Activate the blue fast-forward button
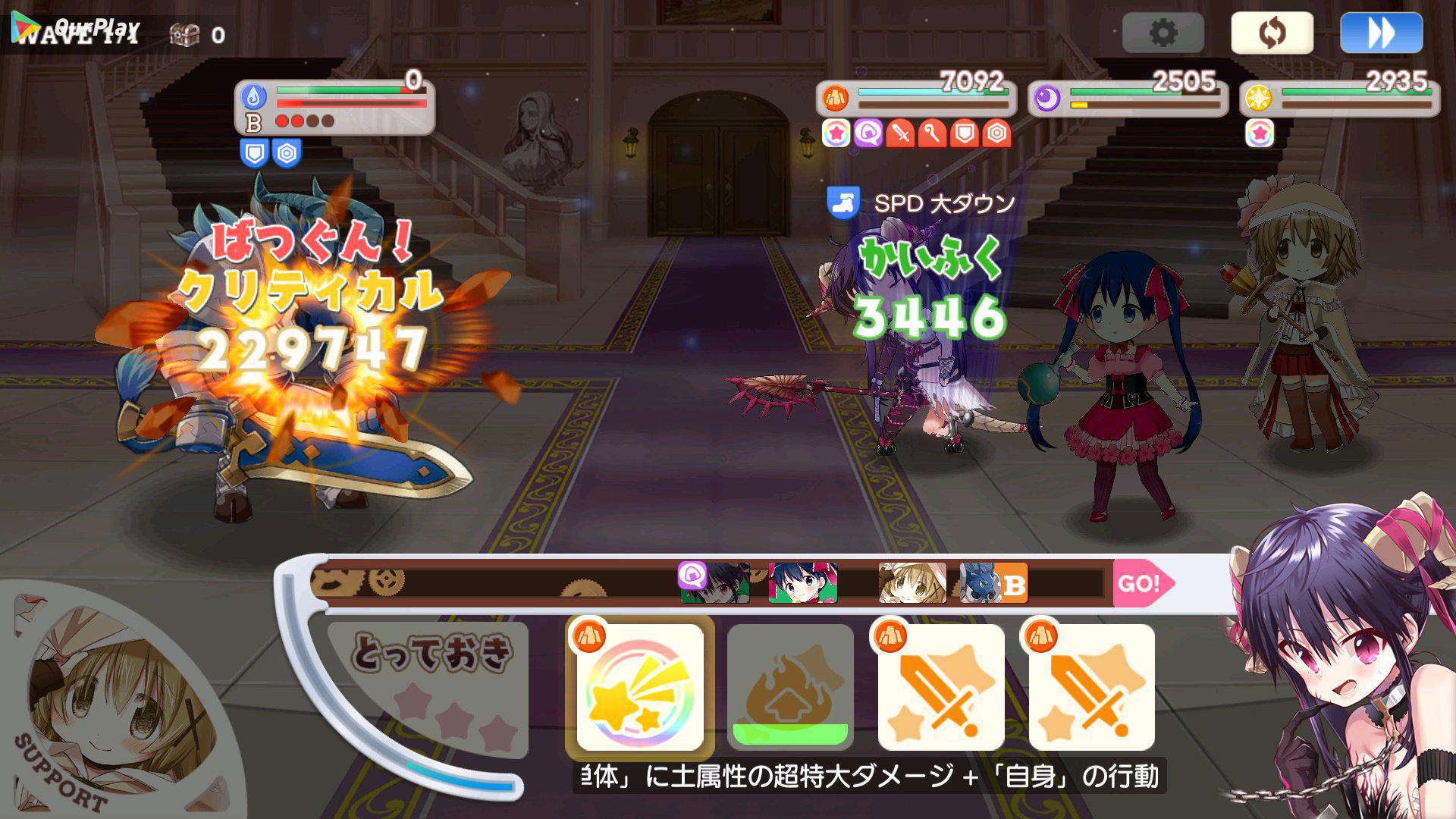 pos(1380,33)
